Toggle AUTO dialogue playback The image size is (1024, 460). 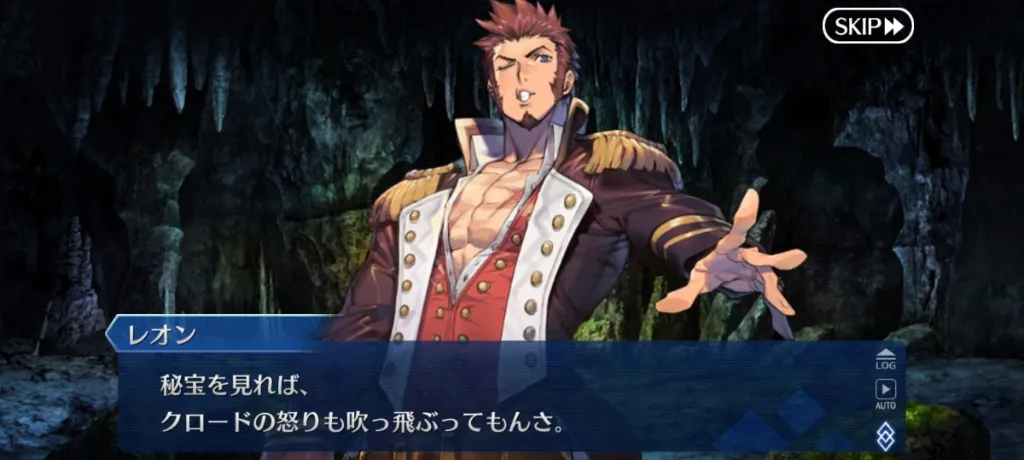(885, 394)
